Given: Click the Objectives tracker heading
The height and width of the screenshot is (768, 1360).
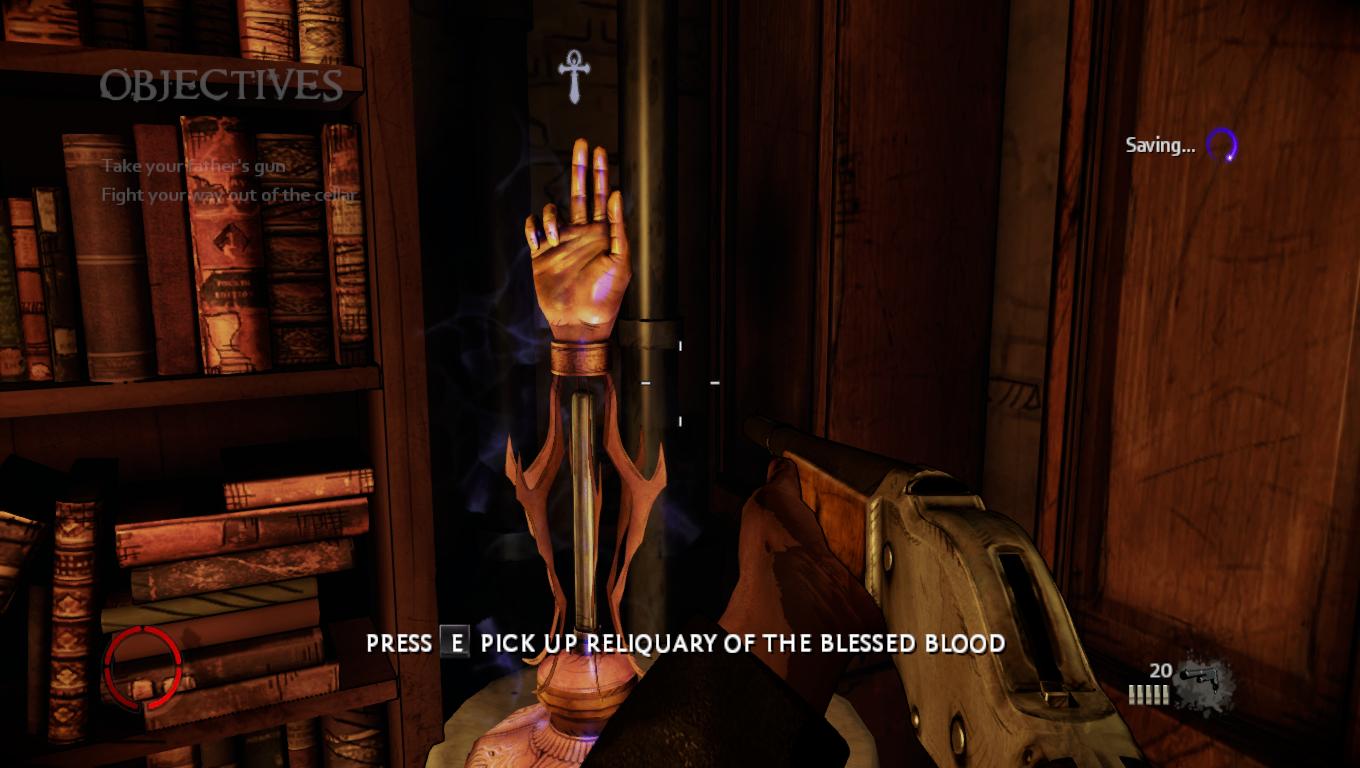Looking at the screenshot, I should 221,86.
